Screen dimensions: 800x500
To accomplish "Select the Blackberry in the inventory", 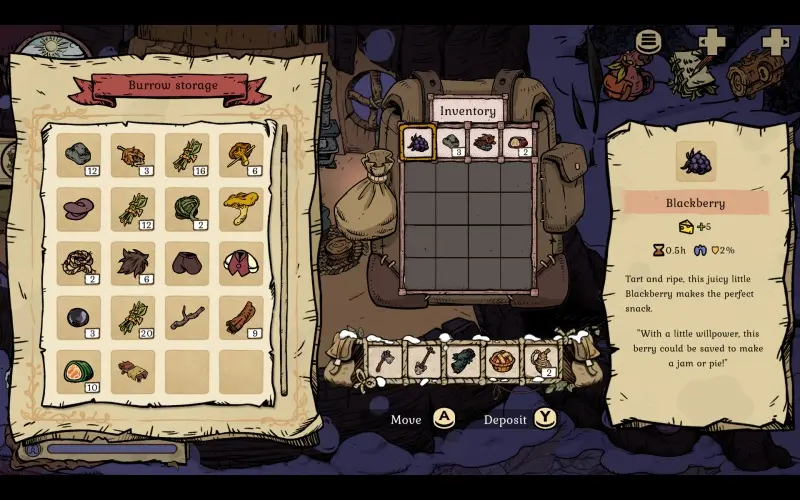I will (417, 142).
